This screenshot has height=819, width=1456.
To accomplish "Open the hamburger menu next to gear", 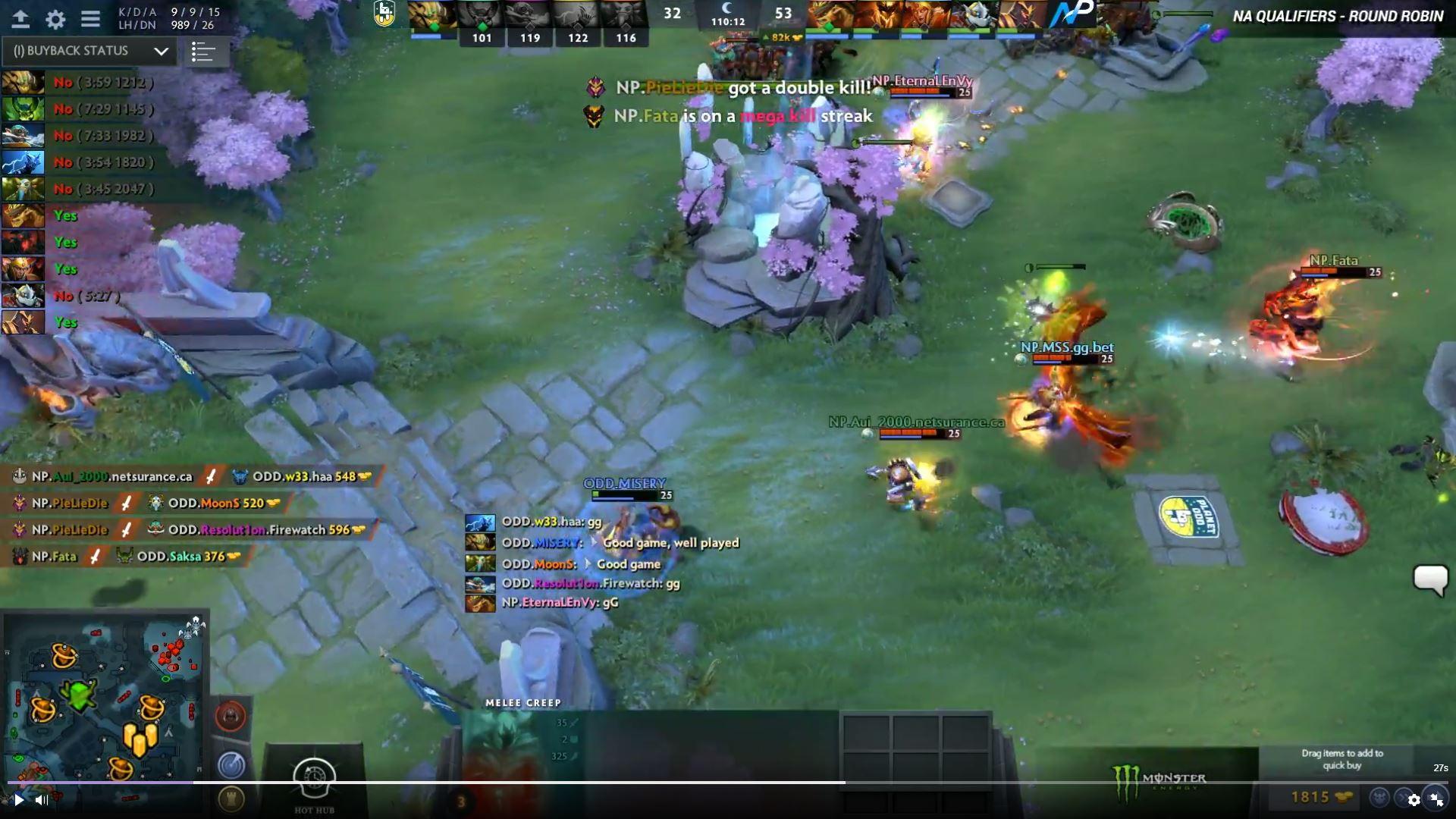I will point(89,20).
